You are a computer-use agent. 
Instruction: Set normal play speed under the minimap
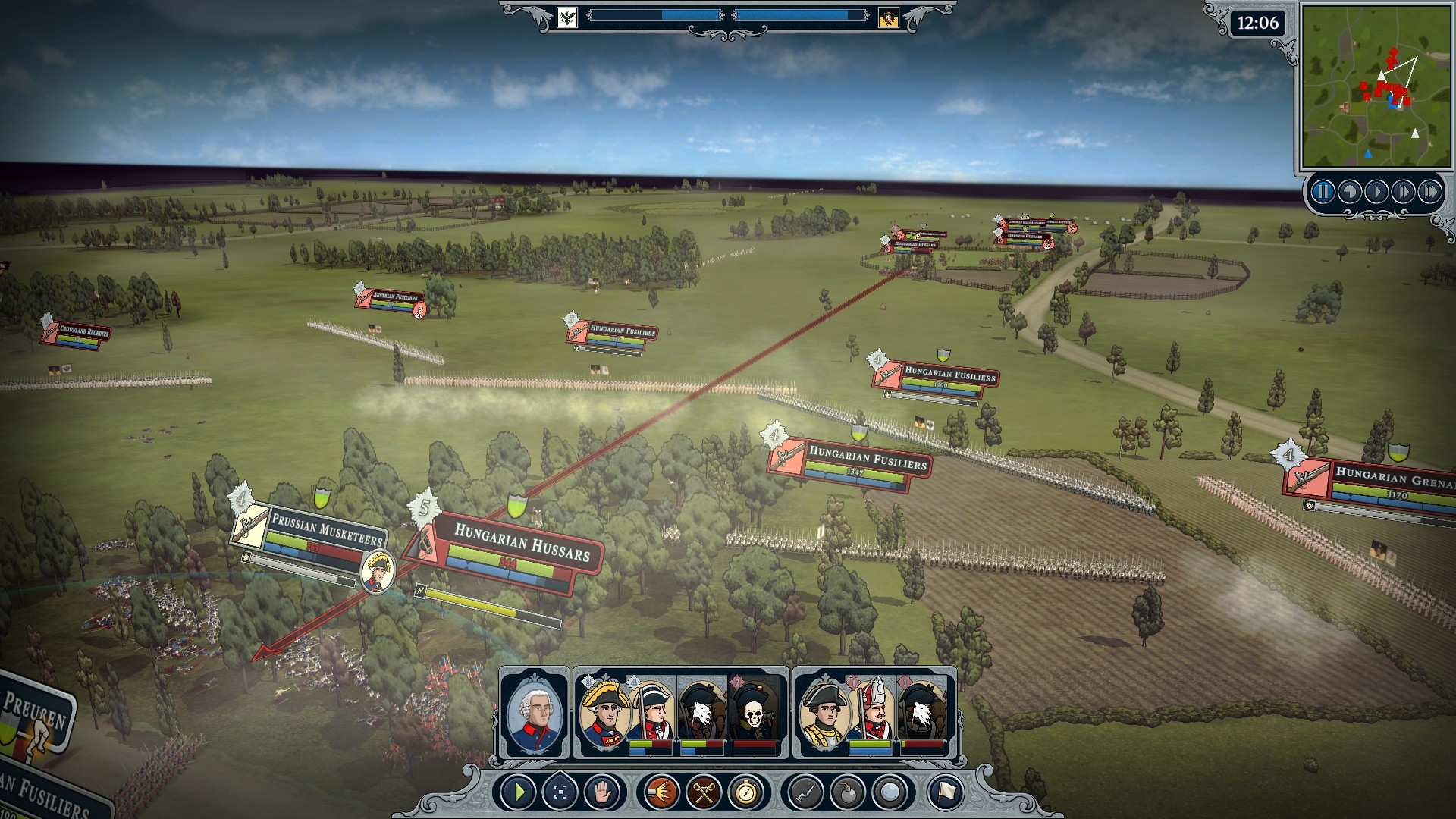pos(1376,192)
